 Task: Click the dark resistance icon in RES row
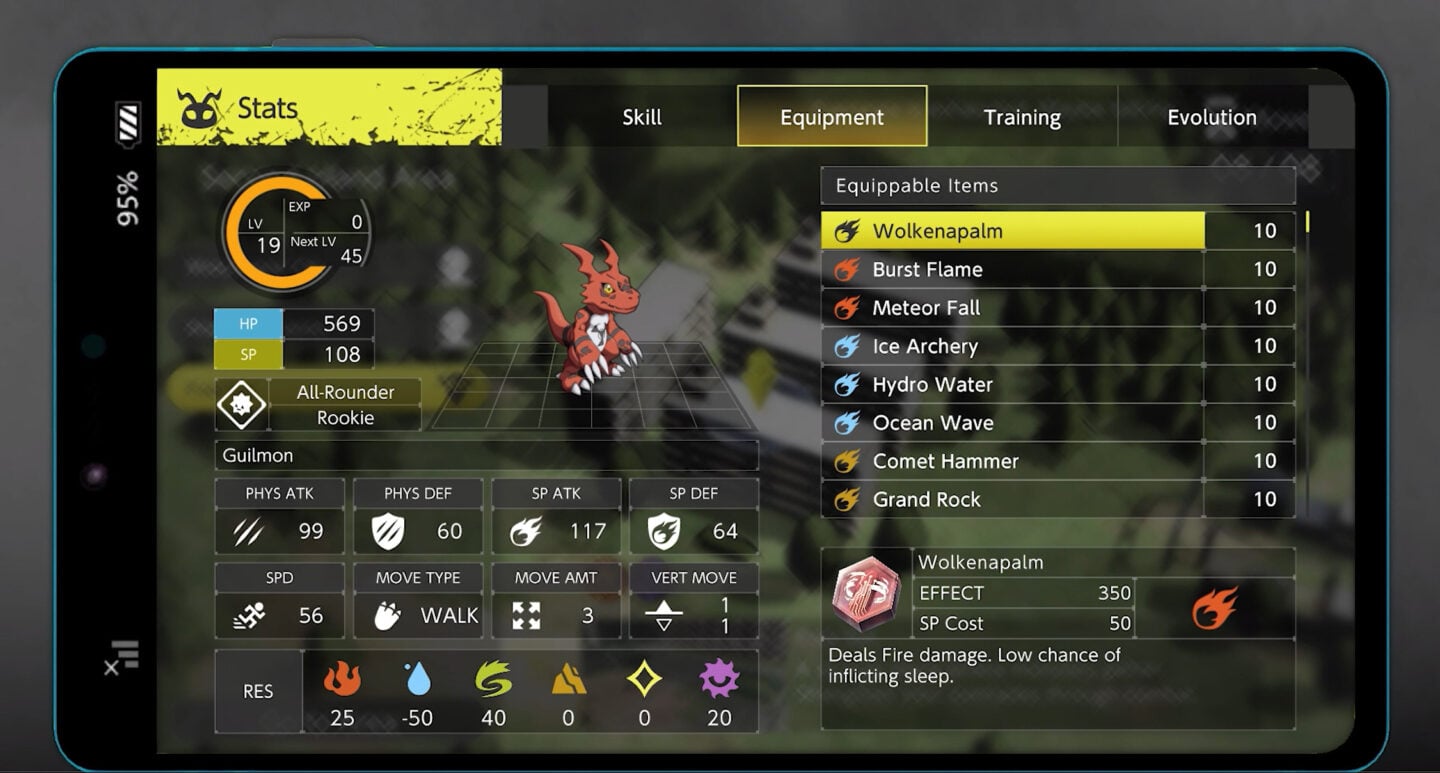coord(719,683)
